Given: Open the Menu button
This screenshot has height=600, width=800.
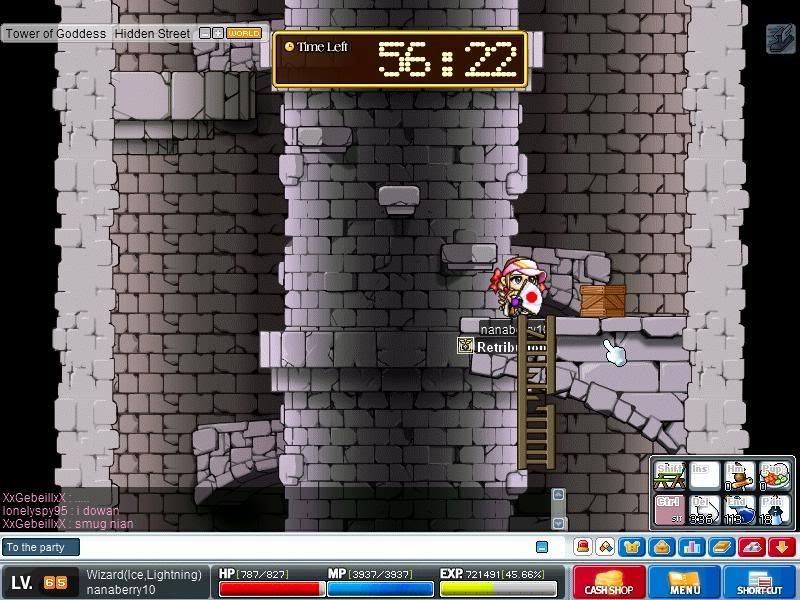Looking at the screenshot, I should tap(685, 582).
